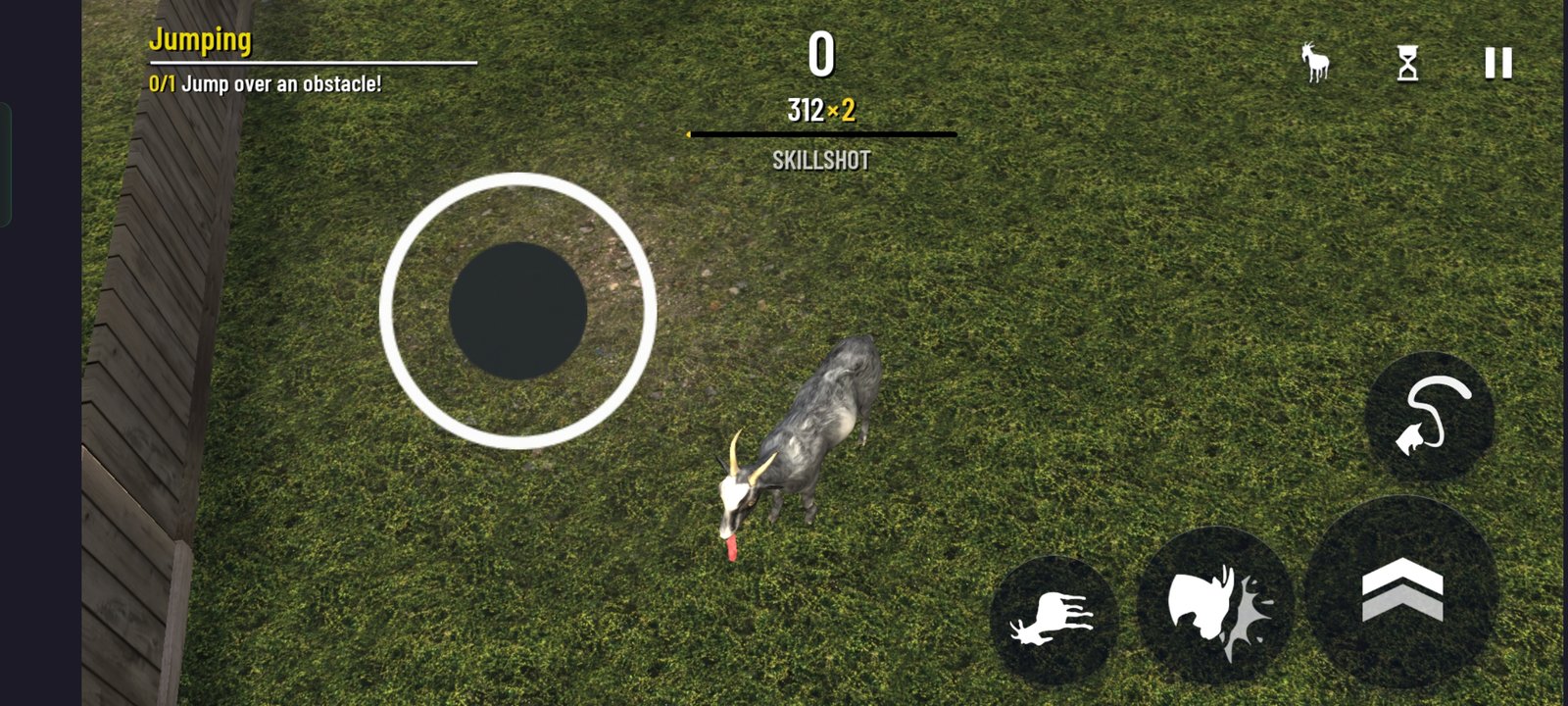Open the goat selection icon
Viewport: 1568px width, 706px height.
[1314, 63]
